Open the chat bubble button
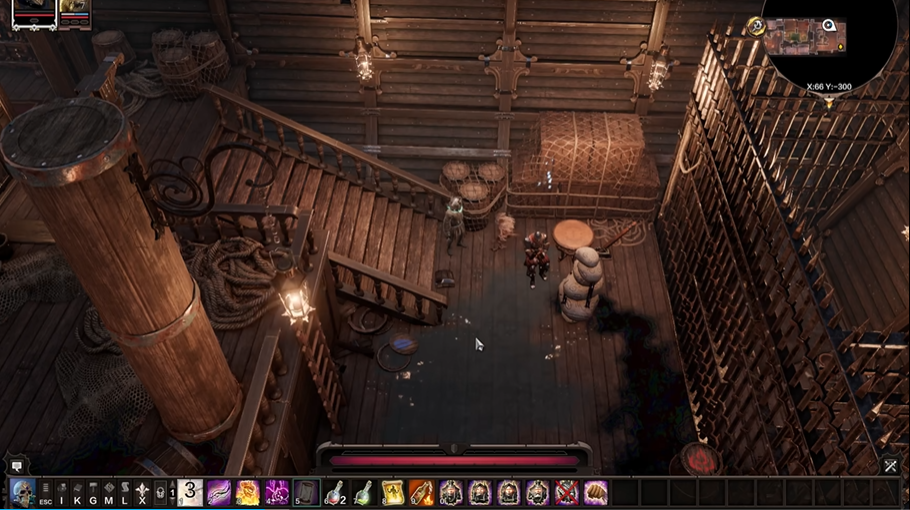 pos(16,466)
